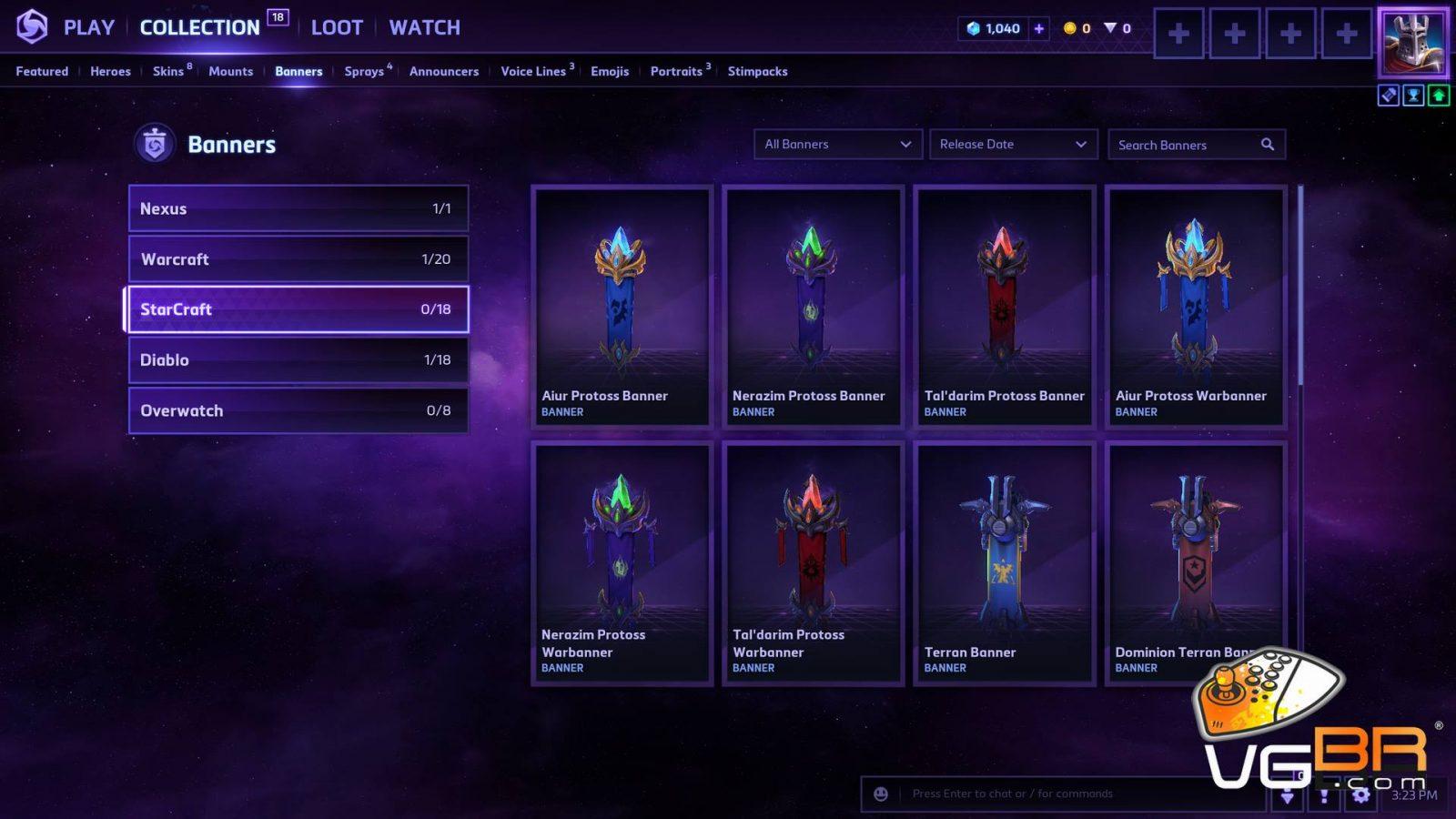Choose the Diablo banner category
The image size is (1456, 819).
click(298, 360)
